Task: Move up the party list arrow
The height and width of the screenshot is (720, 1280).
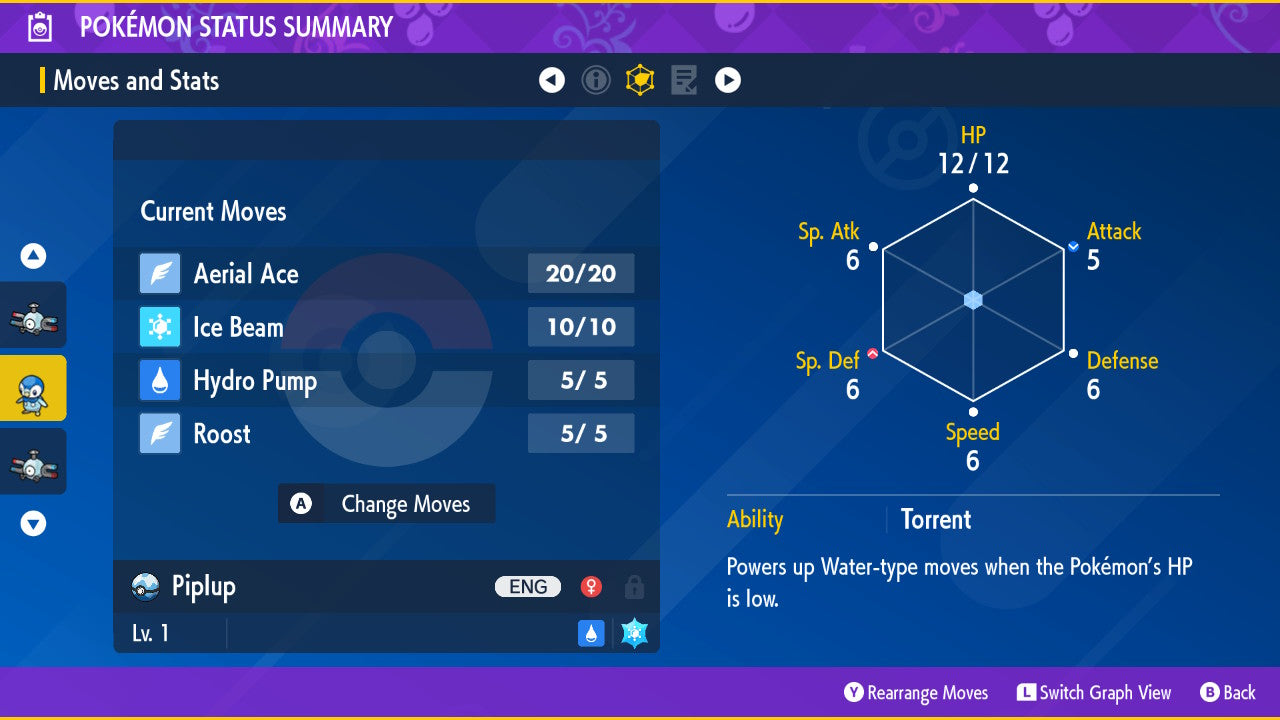Action: pyautogui.click(x=33, y=257)
